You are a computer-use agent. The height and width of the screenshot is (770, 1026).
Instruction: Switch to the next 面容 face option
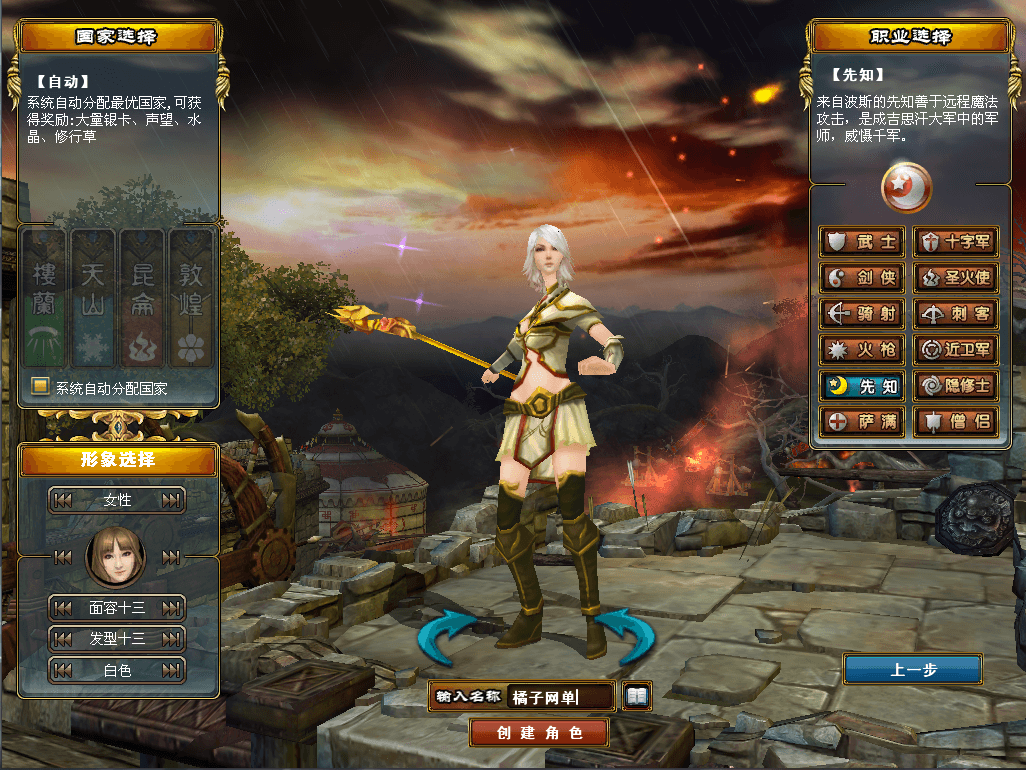(x=172, y=607)
